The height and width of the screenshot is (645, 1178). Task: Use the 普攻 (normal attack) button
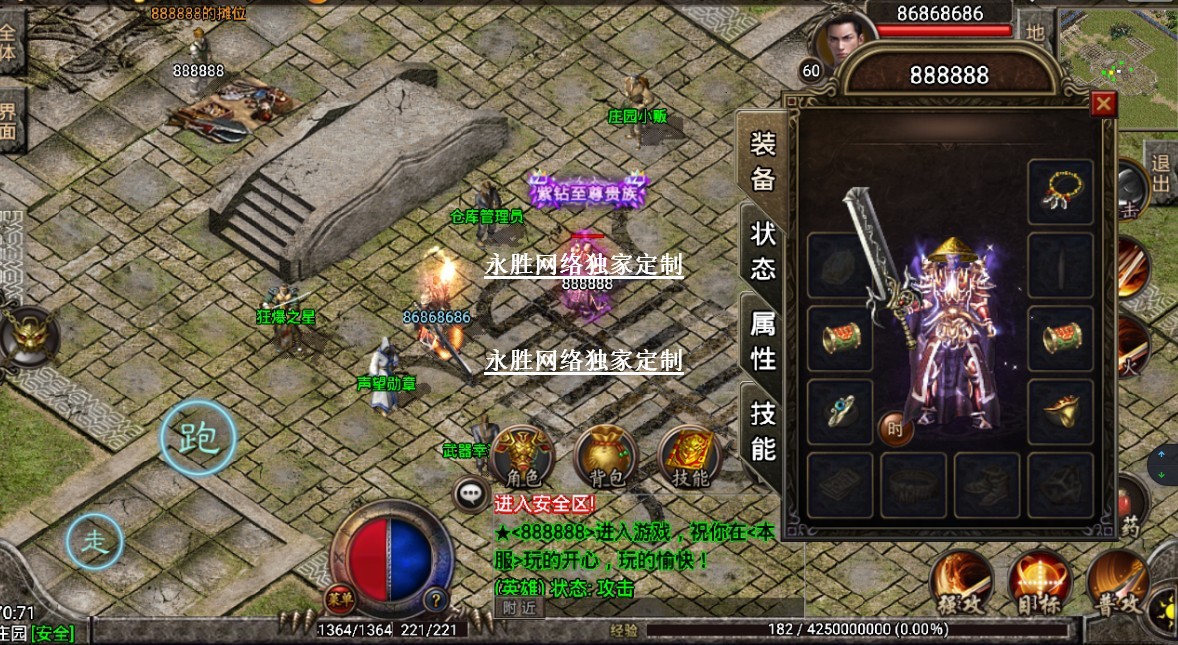tap(1117, 581)
